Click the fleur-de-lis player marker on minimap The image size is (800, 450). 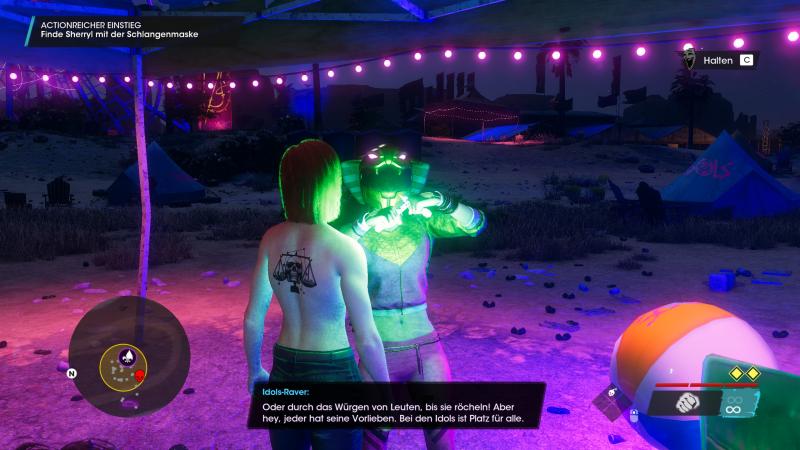pos(127,356)
